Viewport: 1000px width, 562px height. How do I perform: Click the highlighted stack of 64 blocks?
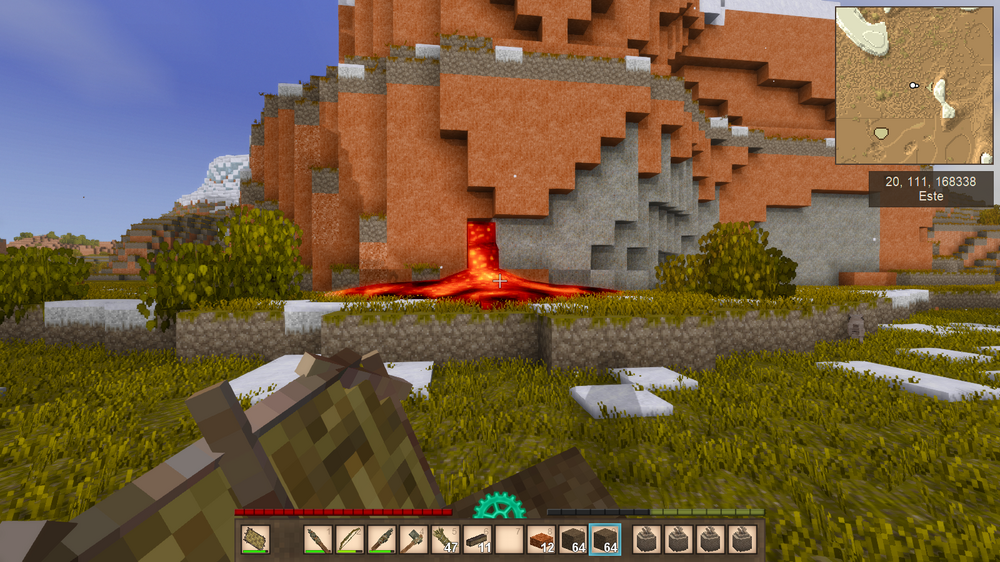tap(605, 539)
